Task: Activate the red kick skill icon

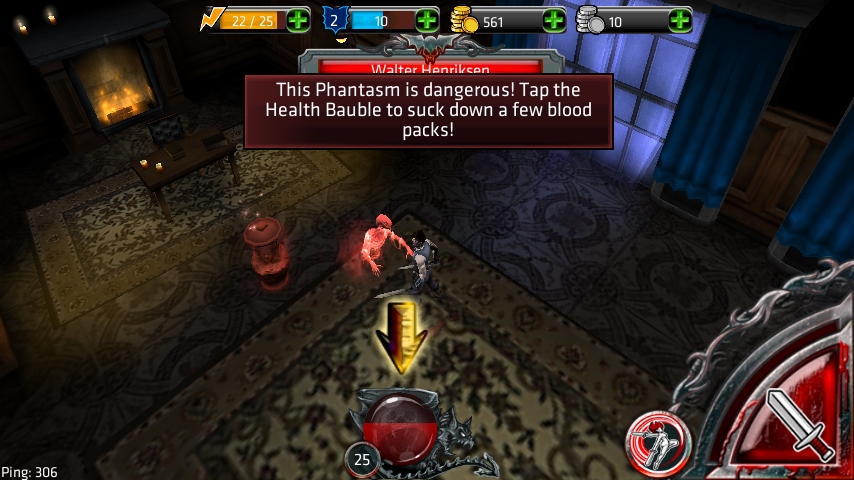Action: pyautogui.click(x=659, y=443)
